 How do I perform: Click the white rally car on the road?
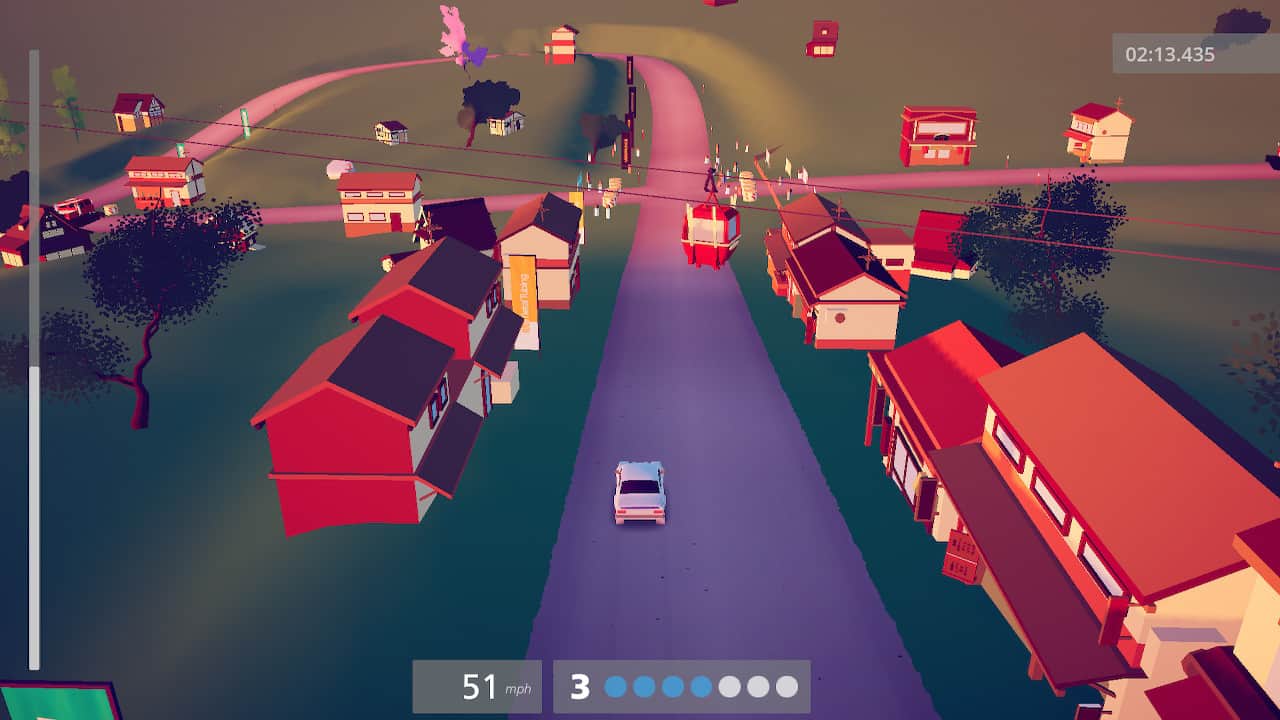coord(641,493)
